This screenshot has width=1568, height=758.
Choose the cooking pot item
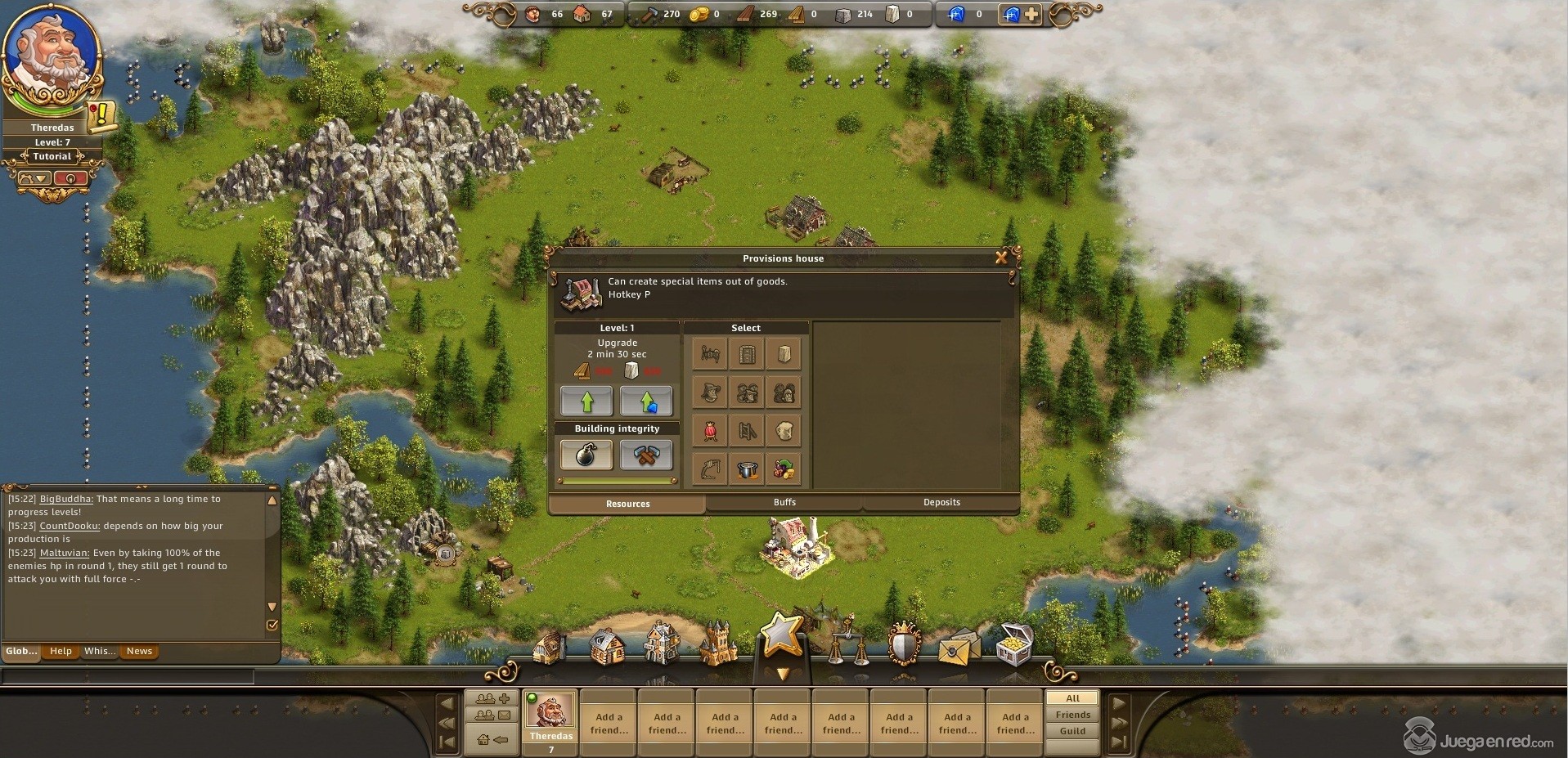tap(747, 469)
